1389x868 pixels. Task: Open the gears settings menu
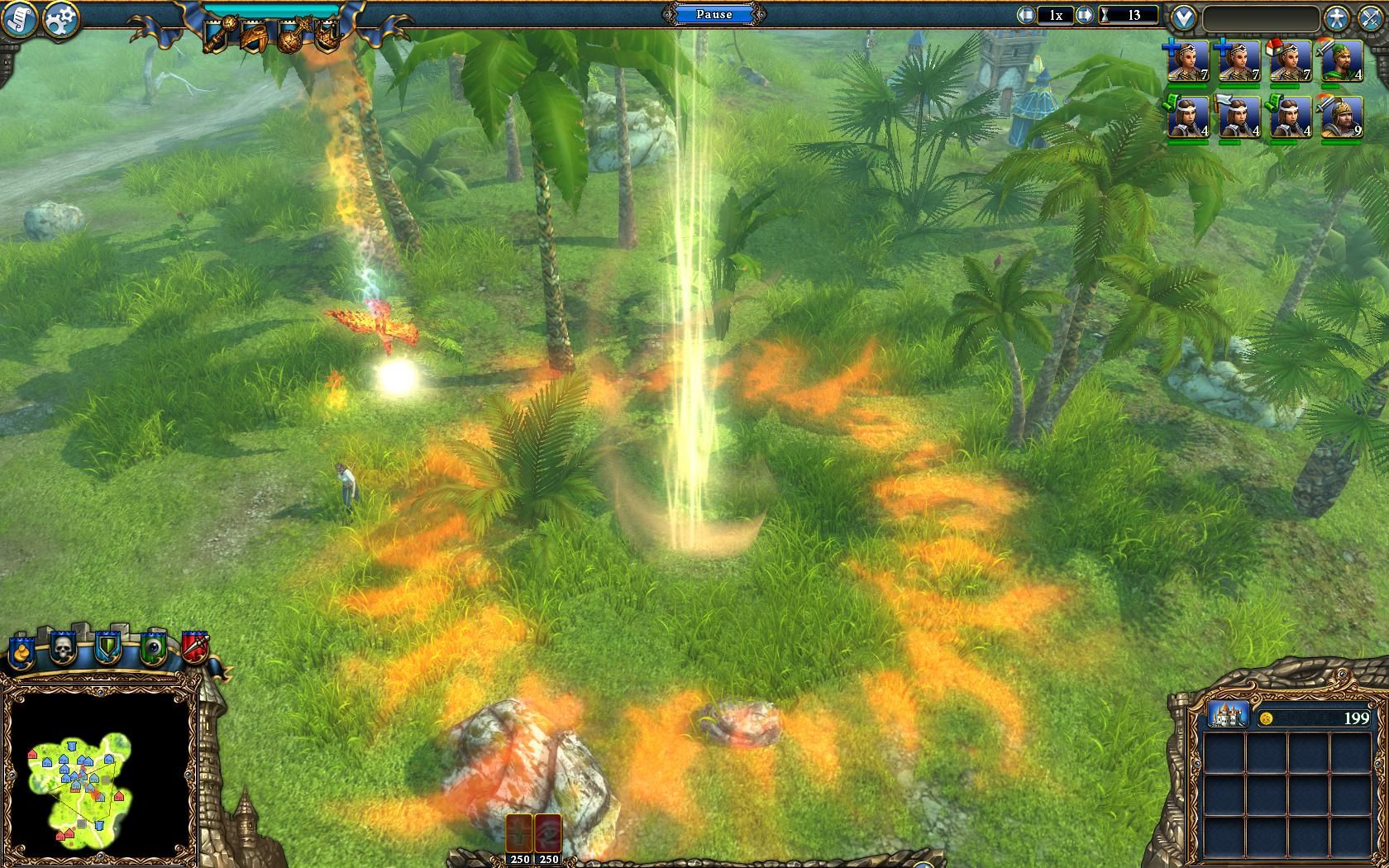coord(60,19)
